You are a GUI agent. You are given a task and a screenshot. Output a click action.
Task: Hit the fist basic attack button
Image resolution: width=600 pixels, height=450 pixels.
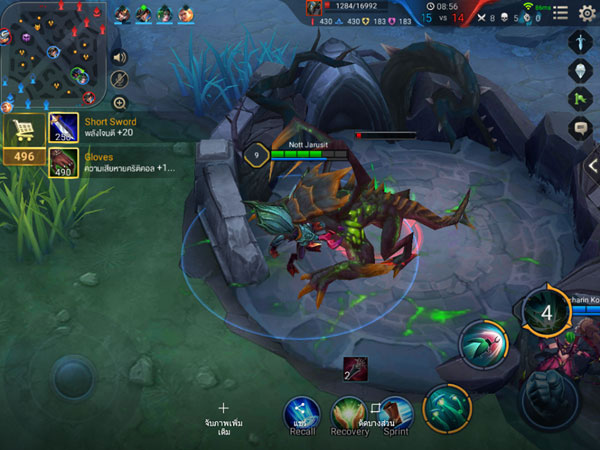coord(548,400)
